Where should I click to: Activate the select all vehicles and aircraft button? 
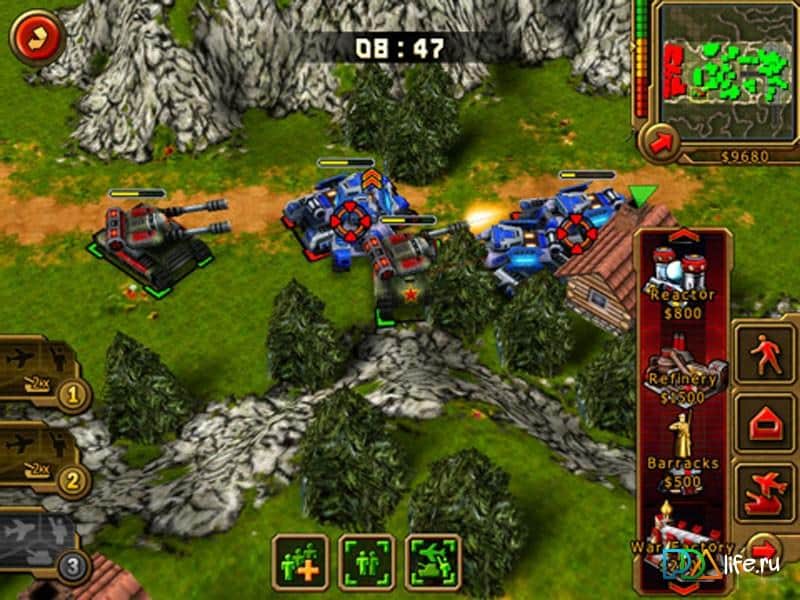(432, 562)
